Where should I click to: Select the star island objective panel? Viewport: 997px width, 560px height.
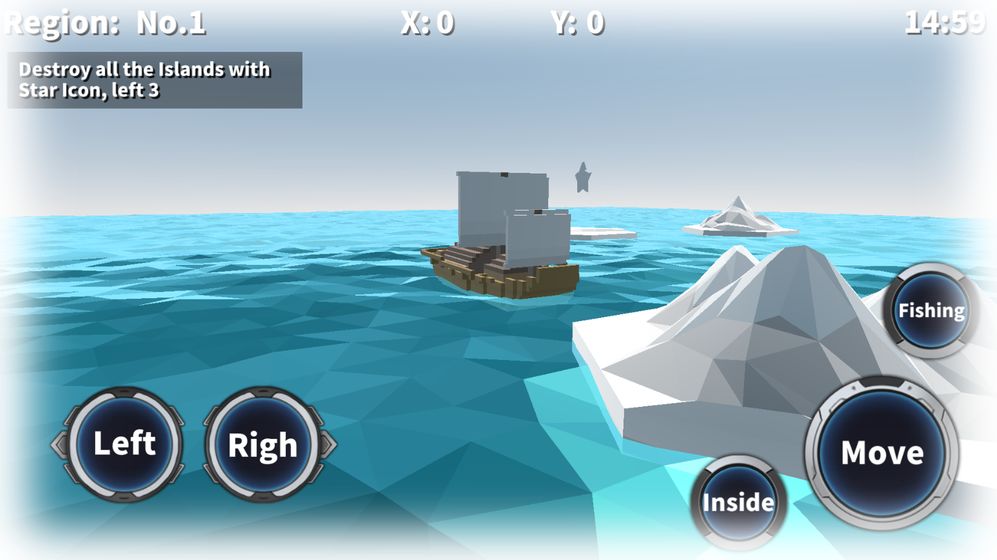(155, 80)
